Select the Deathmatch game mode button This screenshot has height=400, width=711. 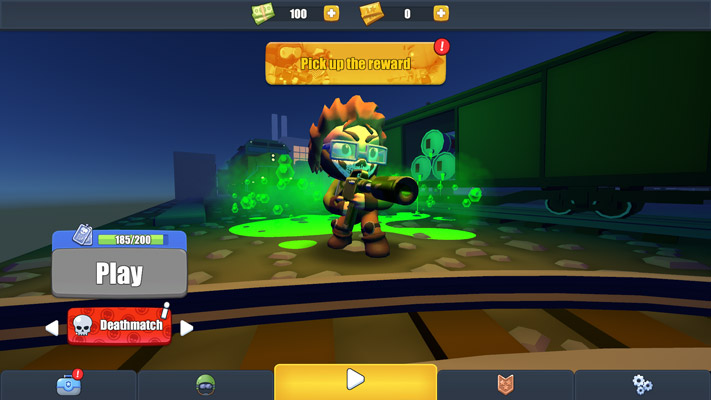119,326
